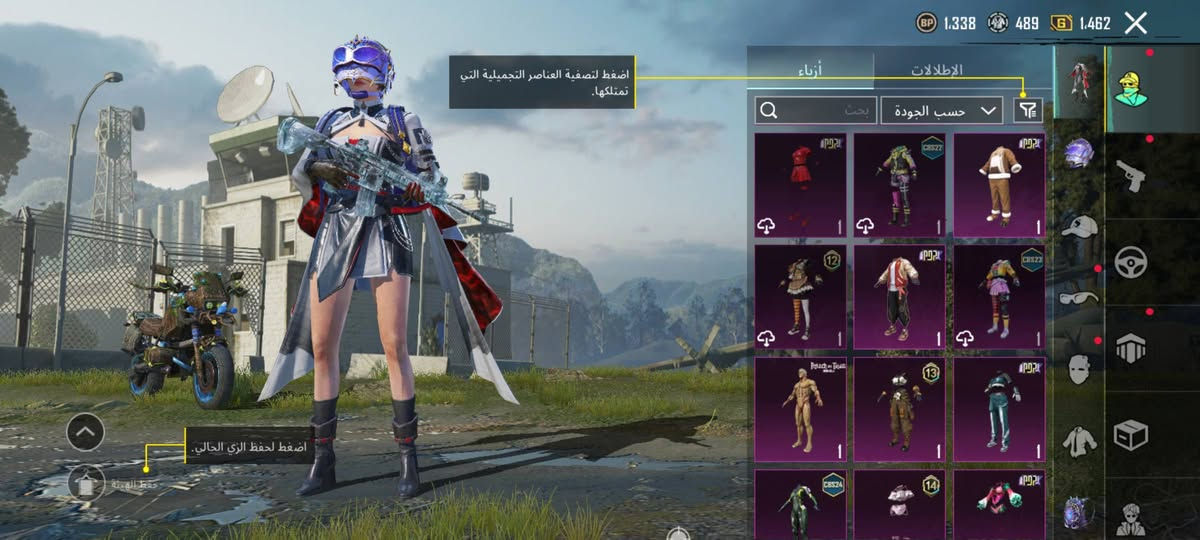
Task: Open the حسب الجودة sort dropdown
Action: tap(941, 110)
